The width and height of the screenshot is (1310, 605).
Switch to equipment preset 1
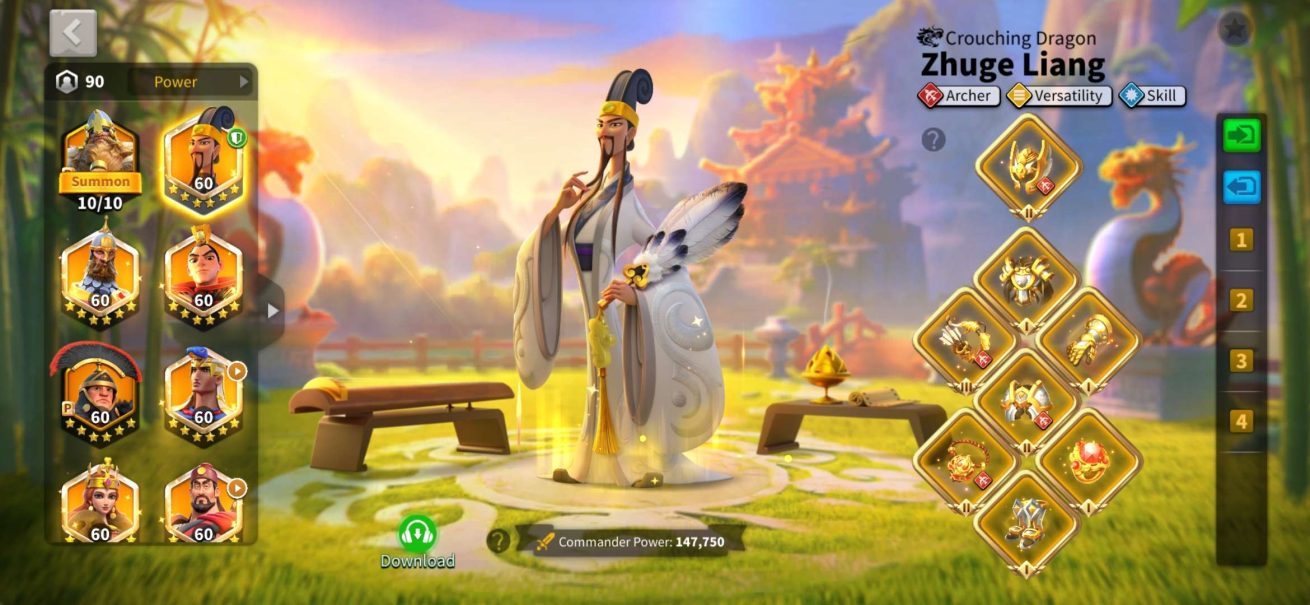click(1241, 240)
